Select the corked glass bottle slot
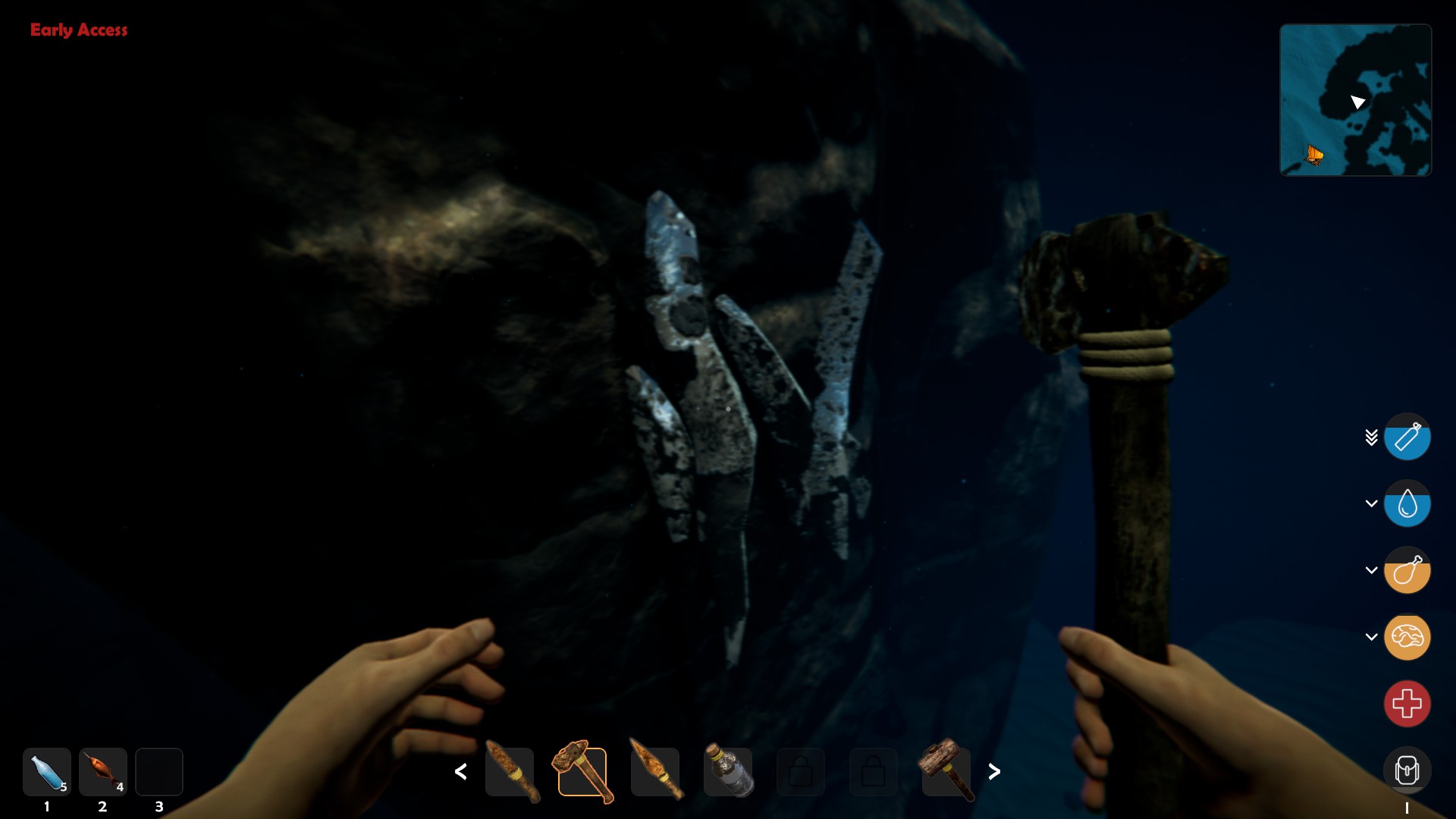Screen dimensions: 1456x819 [728, 772]
